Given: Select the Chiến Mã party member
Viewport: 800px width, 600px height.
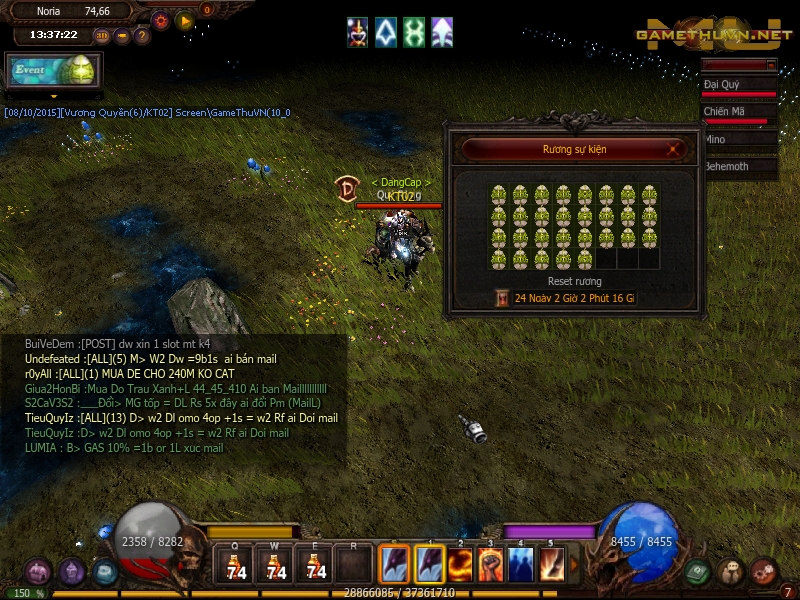Looking at the screenshot, I should point(740,112).
